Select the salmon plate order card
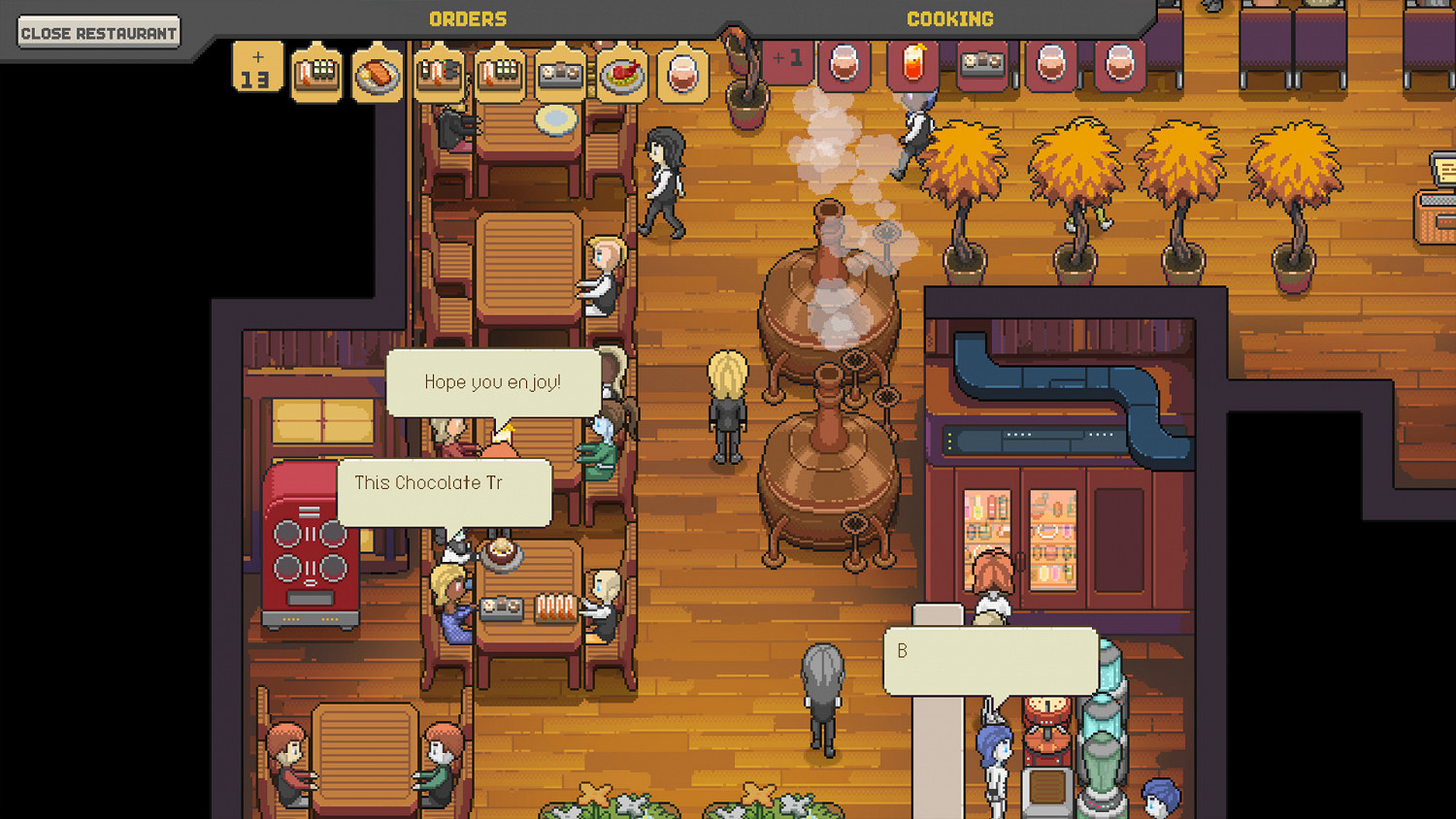The image size is (1456, 819). [378, 73]
